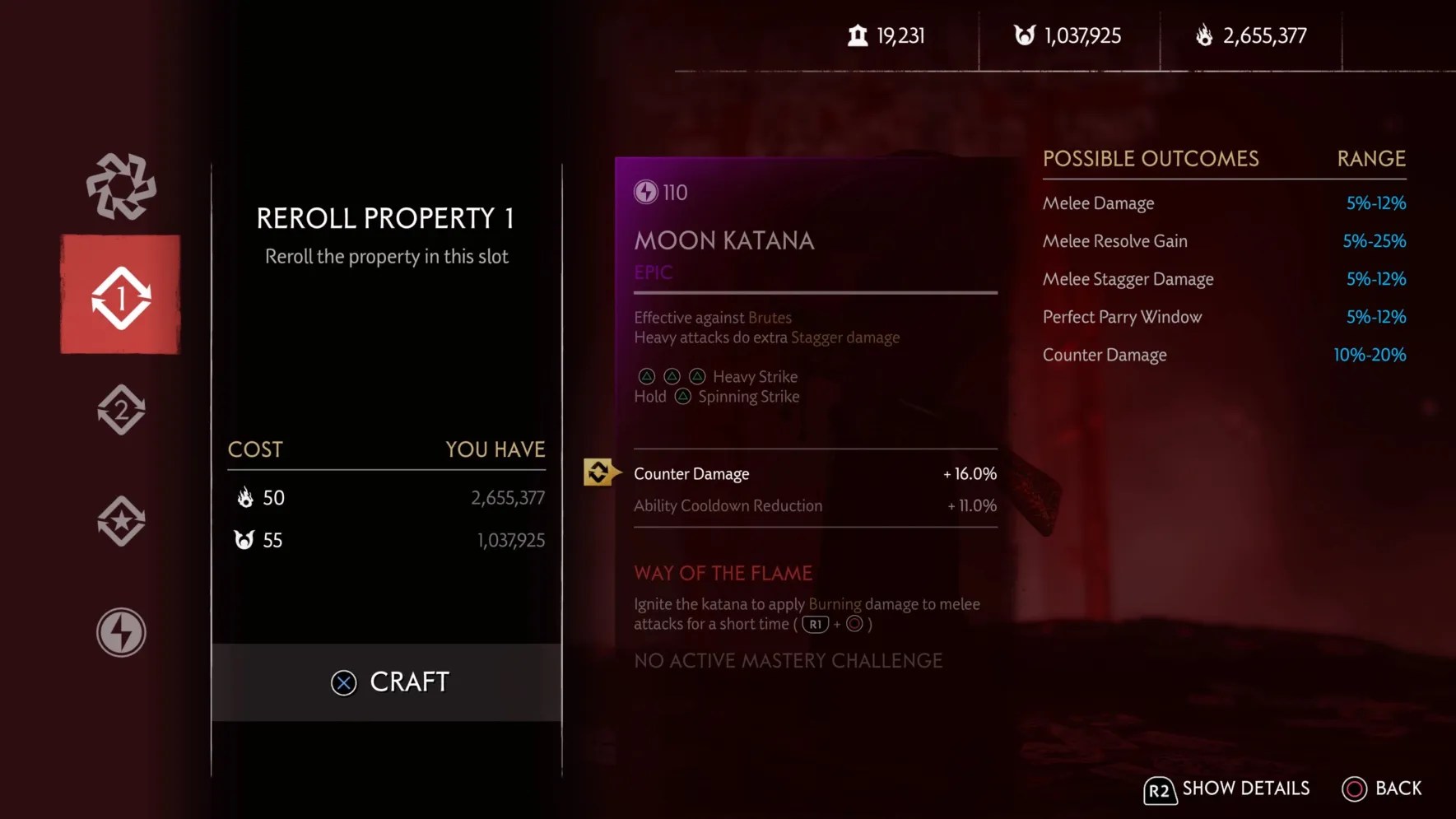Click the Way of the Flame ability
The image size is (1456, 819).
[x=723, y=573]
